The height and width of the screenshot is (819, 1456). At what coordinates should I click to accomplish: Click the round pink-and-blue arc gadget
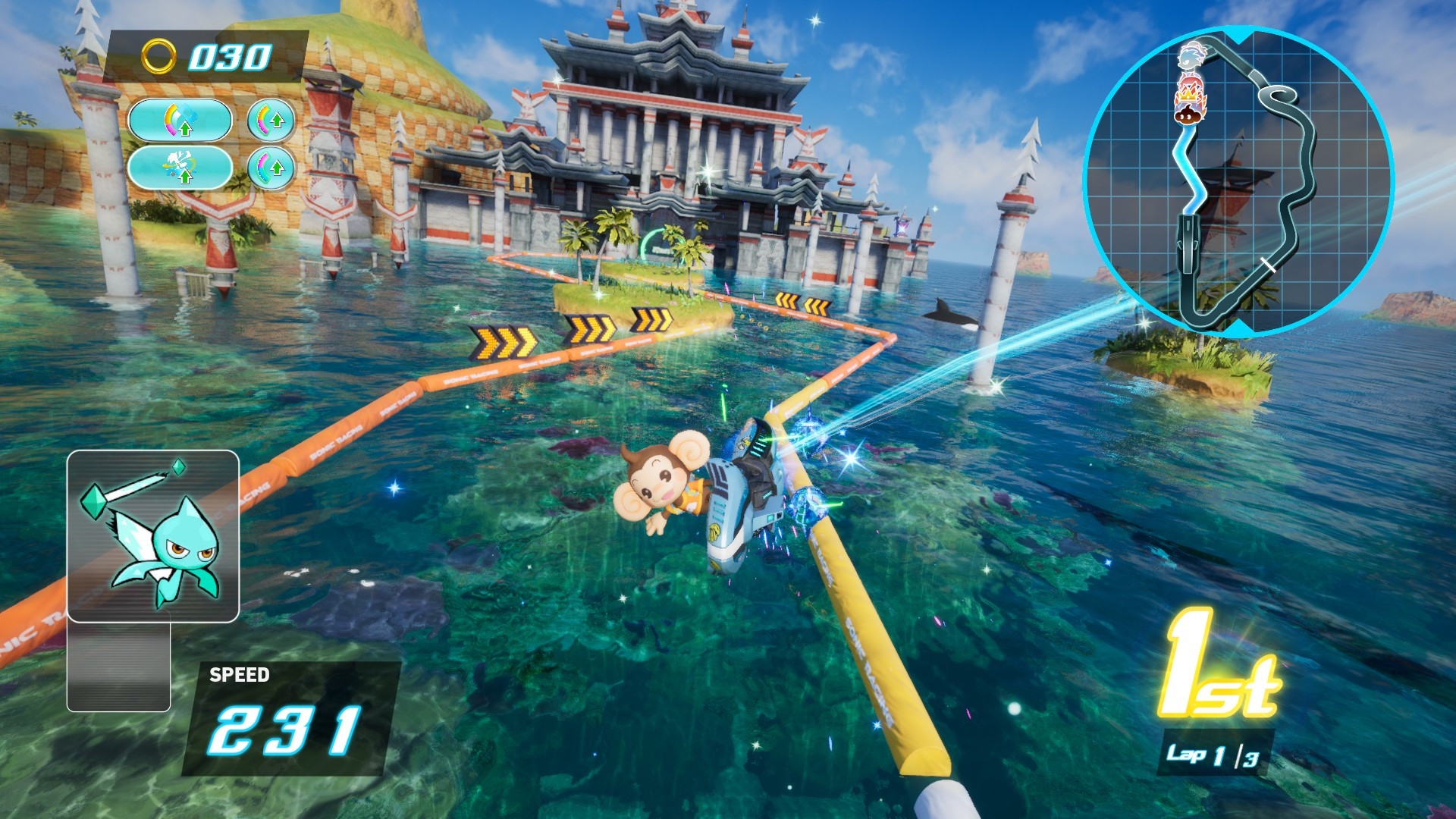271,168
